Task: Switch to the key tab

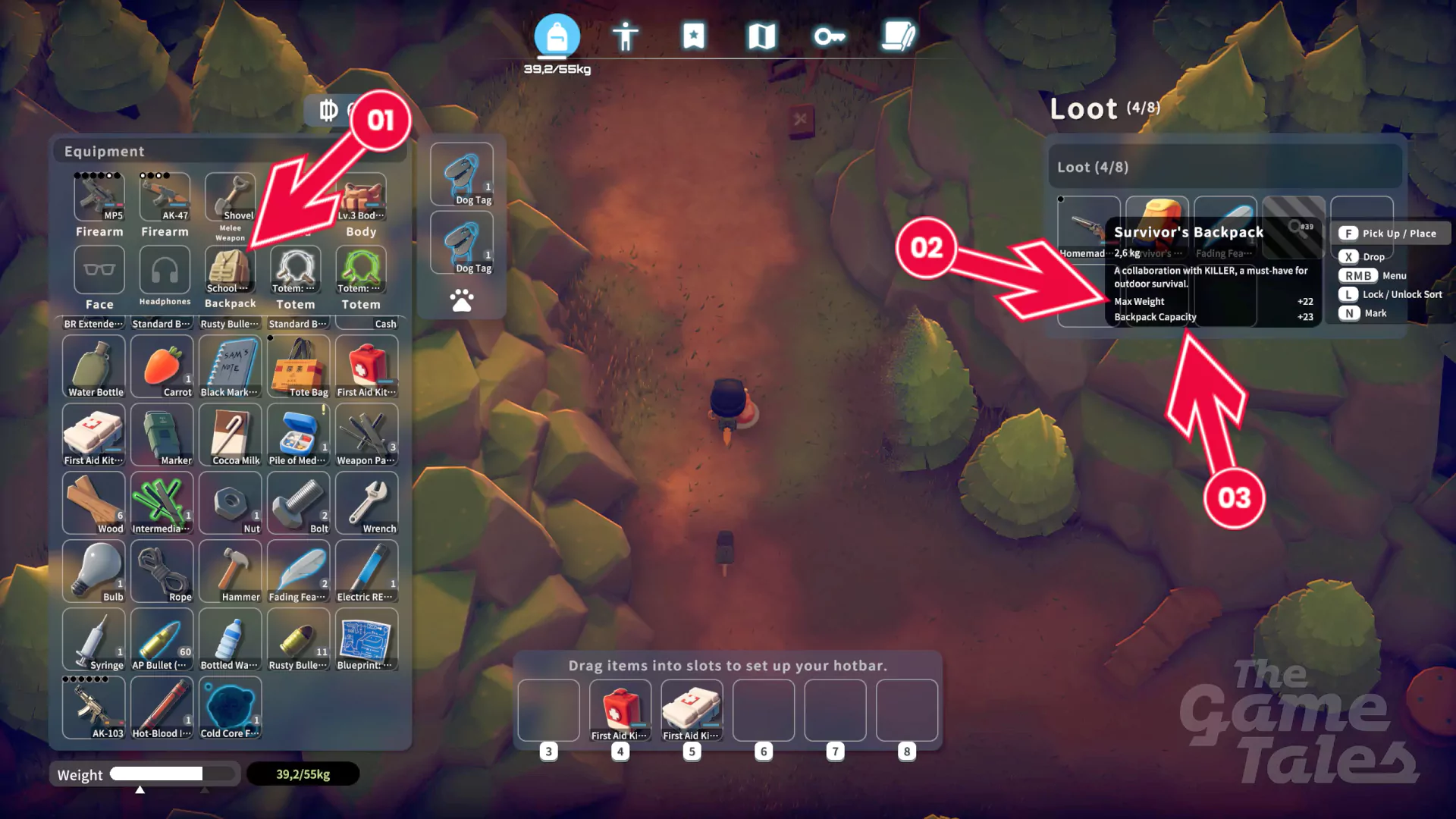Action: coord(829,36)
